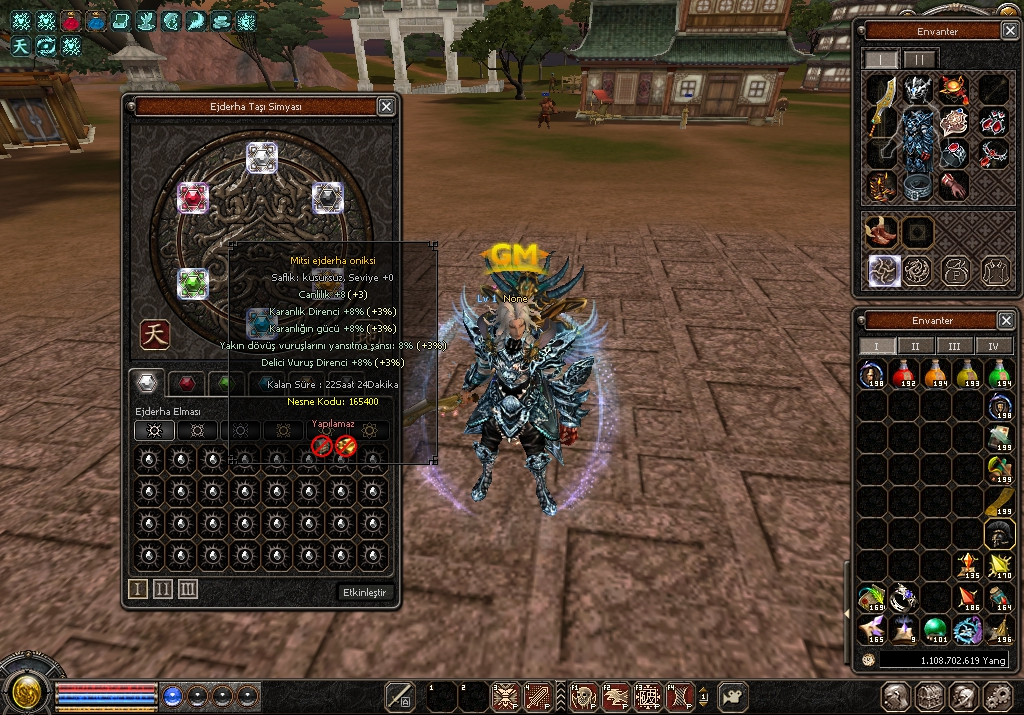Close the equipment Envanter window
Screen dimensions: 1024x715
click(1007, 31)
